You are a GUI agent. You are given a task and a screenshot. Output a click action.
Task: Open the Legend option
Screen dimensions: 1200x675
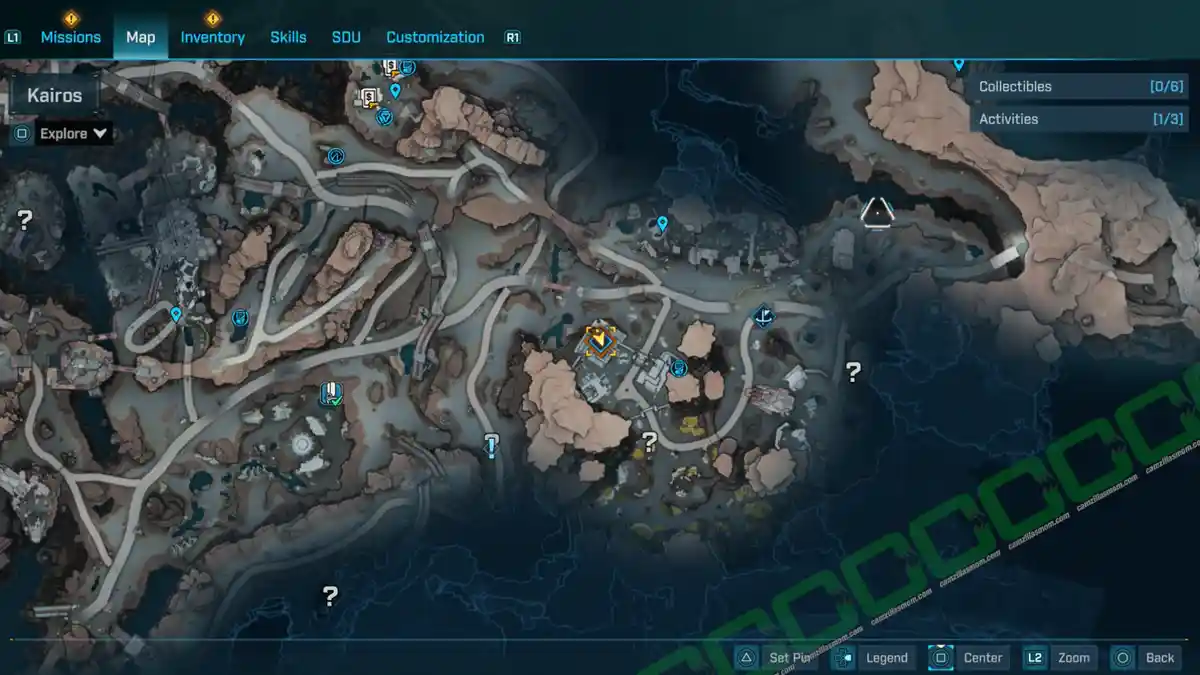pyautogui.click(x=873, y=657)
